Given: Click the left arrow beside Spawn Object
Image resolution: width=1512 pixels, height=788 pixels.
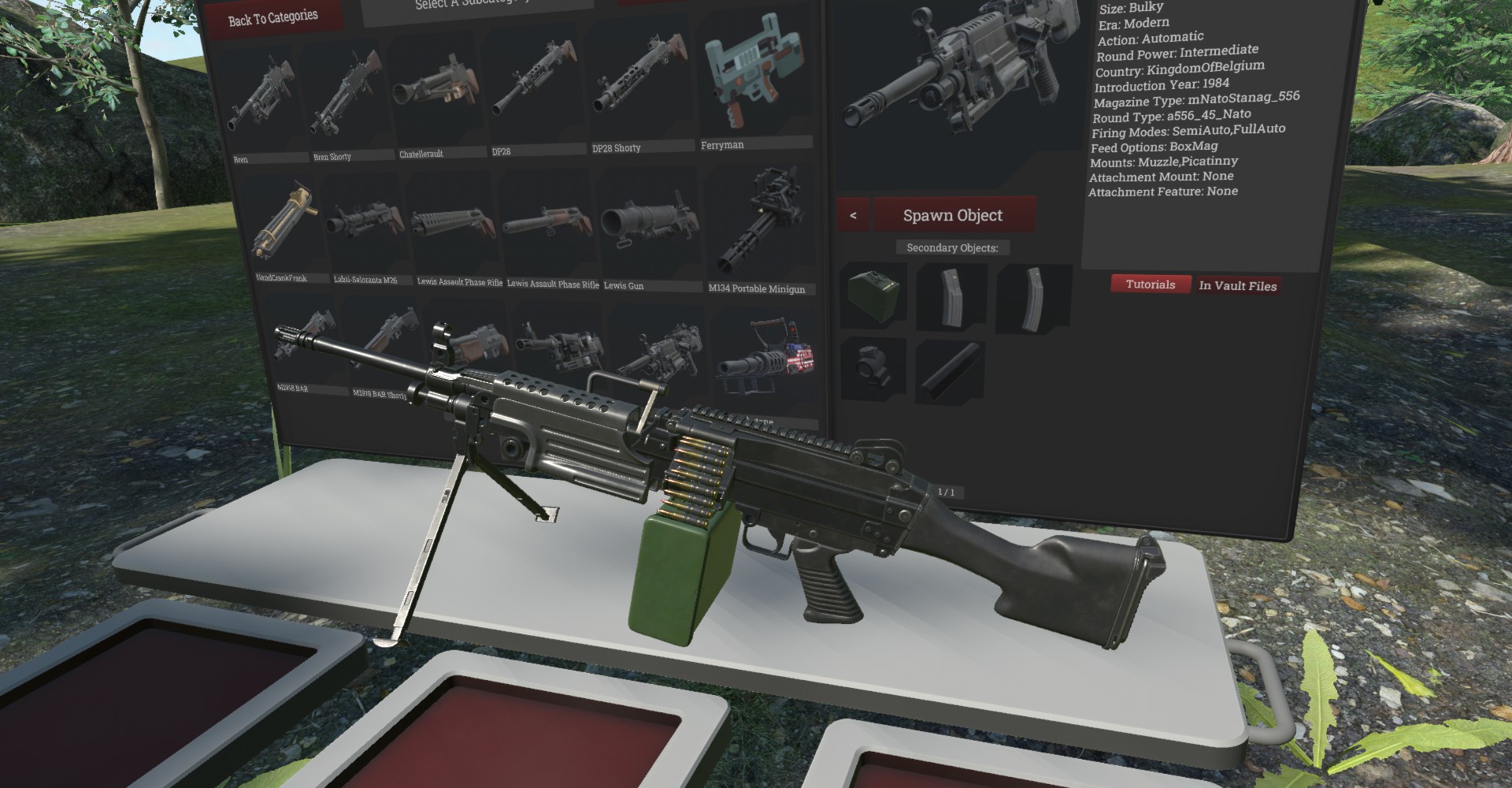Looking at the screenshot, I should pos(853,215).
